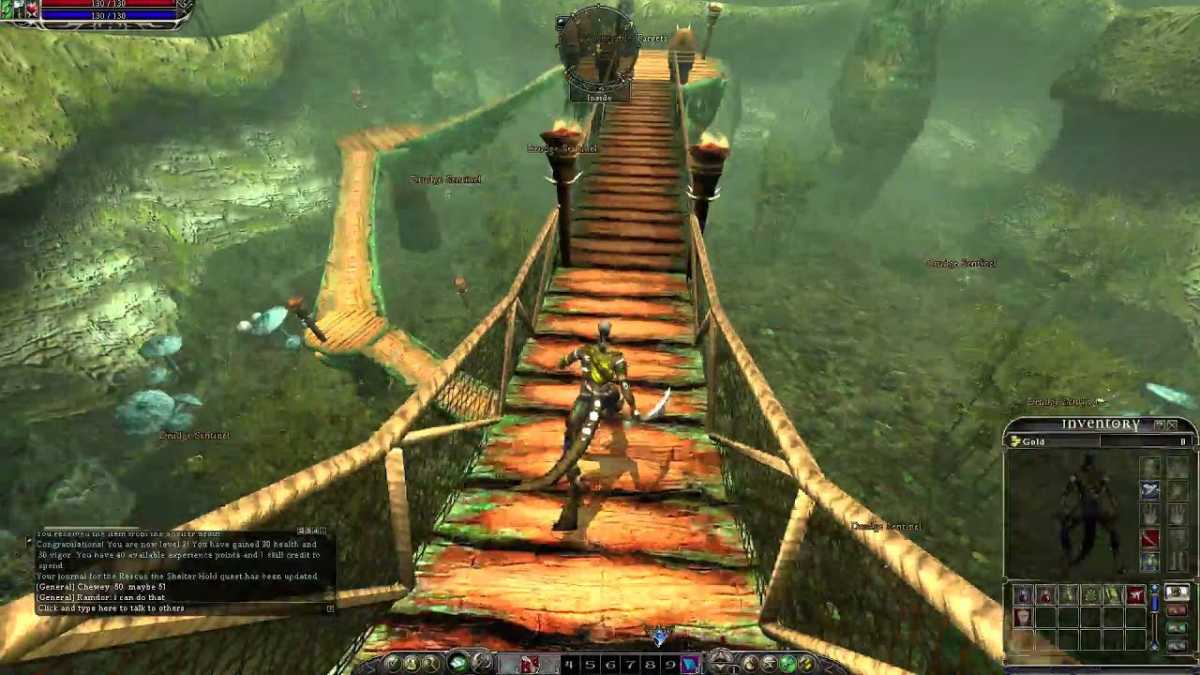Select the topmost inventory bag tab
Screen dimensions: 1200x675
(1178, 593)
